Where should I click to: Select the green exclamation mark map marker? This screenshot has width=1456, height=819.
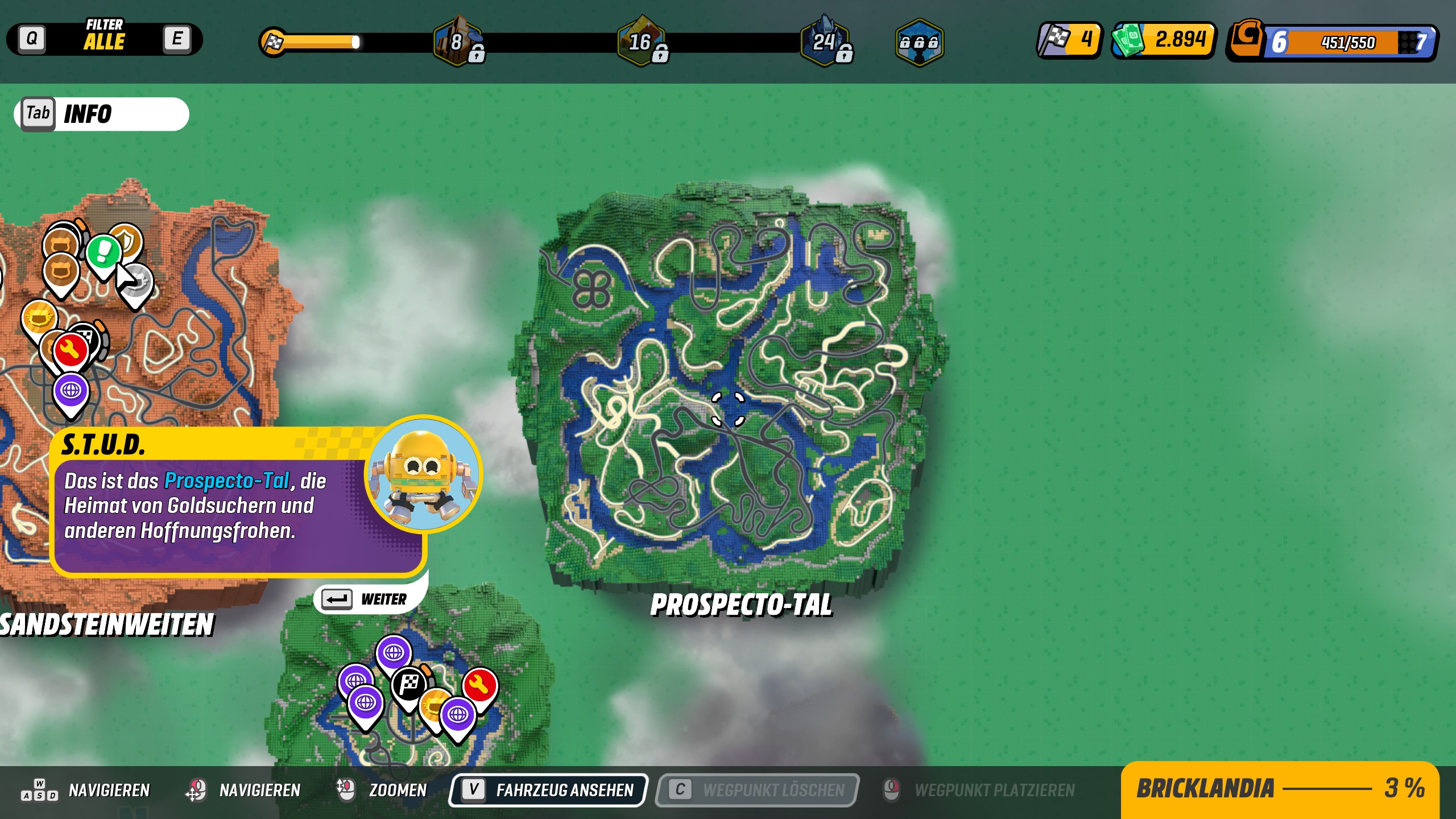(104, 251)
